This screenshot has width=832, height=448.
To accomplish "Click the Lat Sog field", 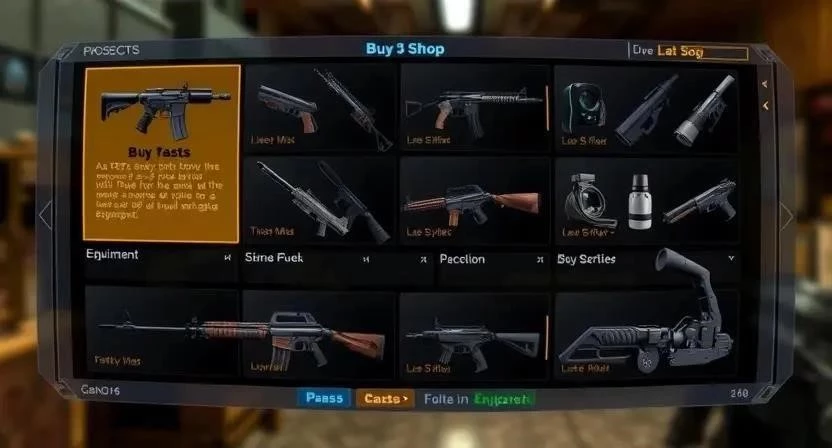I will tap(699, 51).
